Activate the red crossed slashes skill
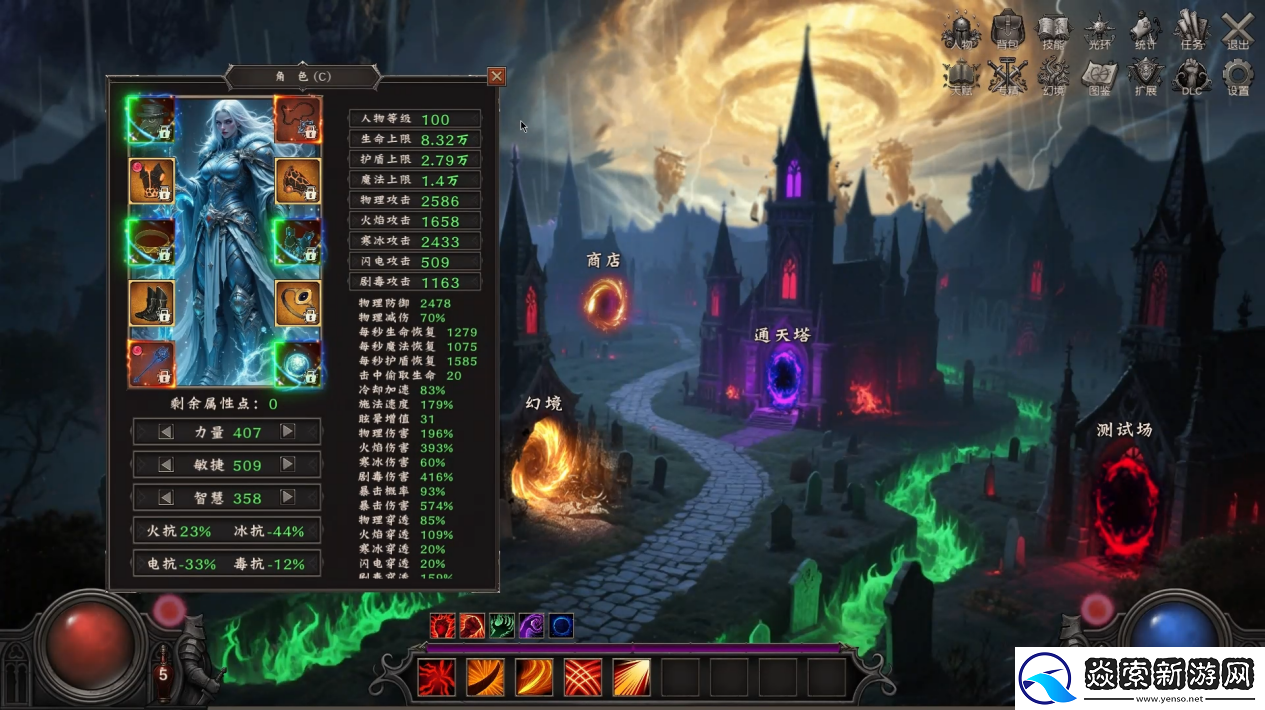1265x710 pixels. pyautogui.click(x=583, y=677)
